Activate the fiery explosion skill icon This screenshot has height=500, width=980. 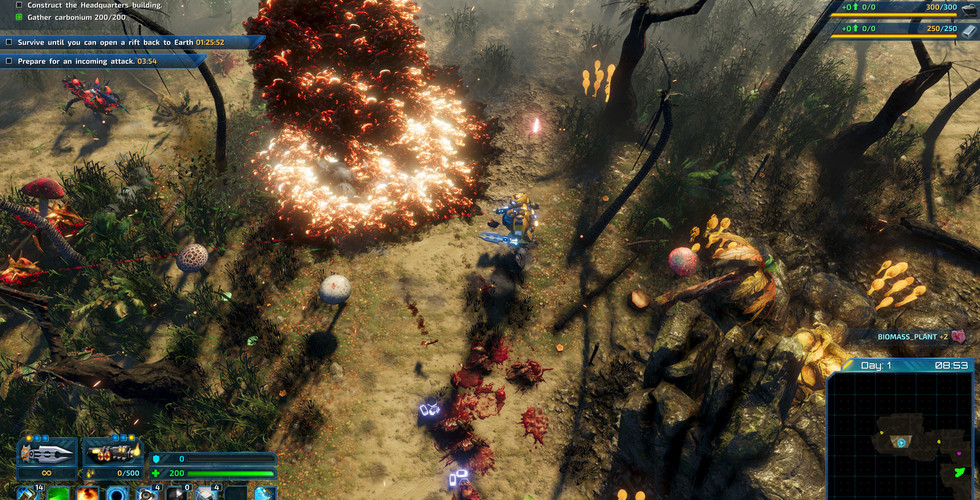(x=88, y=493)
